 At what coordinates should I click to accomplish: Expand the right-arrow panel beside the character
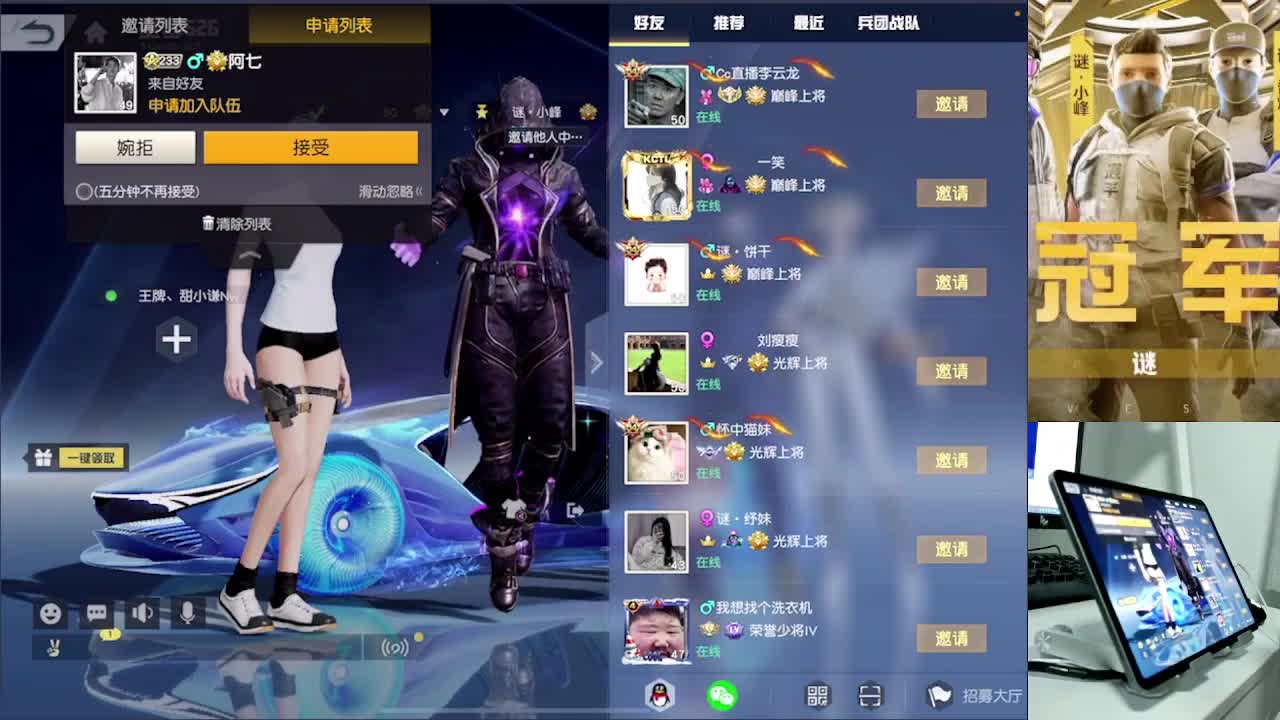click(596, 363)
